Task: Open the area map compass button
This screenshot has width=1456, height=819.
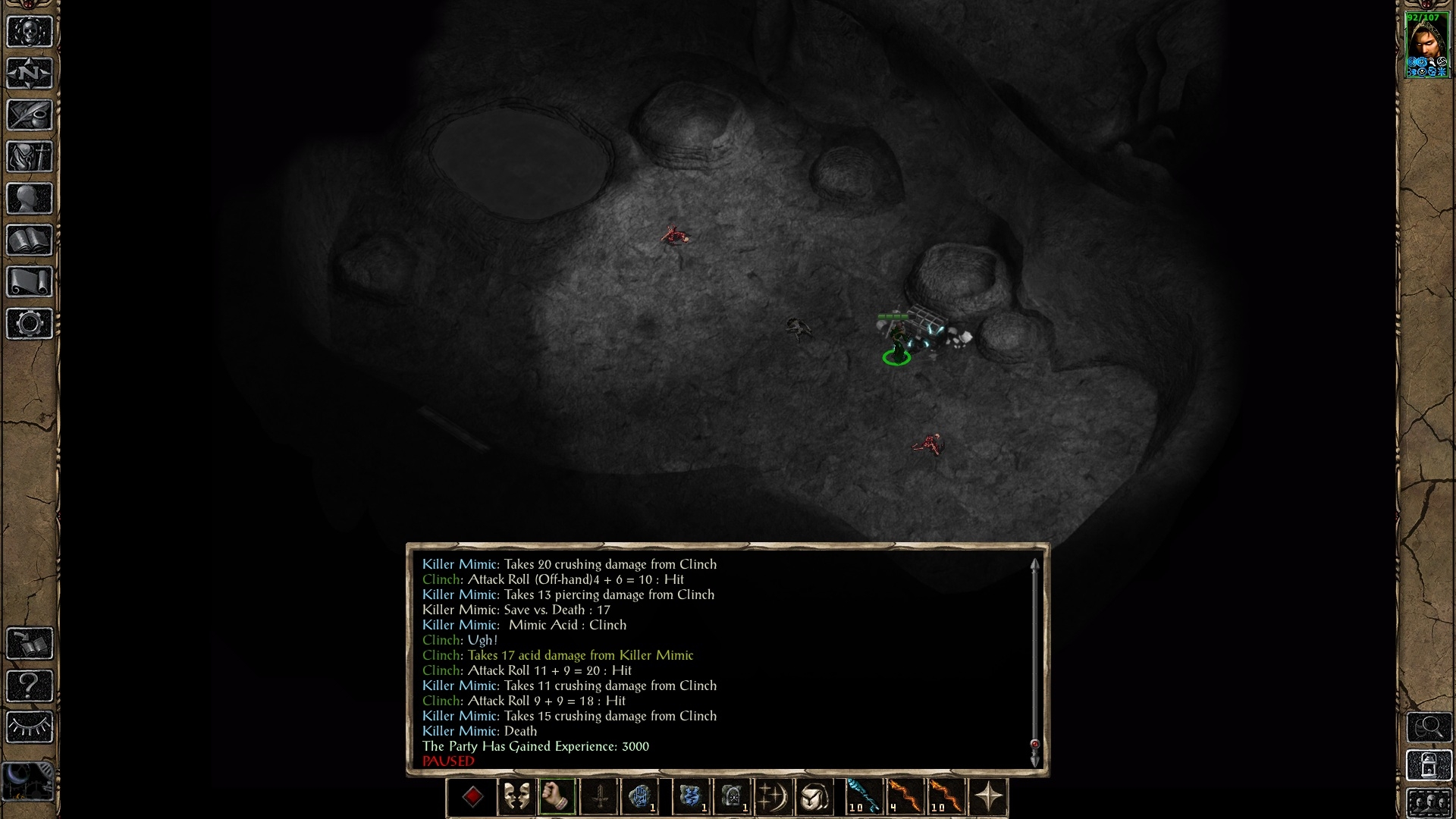Action: (30, 74)
